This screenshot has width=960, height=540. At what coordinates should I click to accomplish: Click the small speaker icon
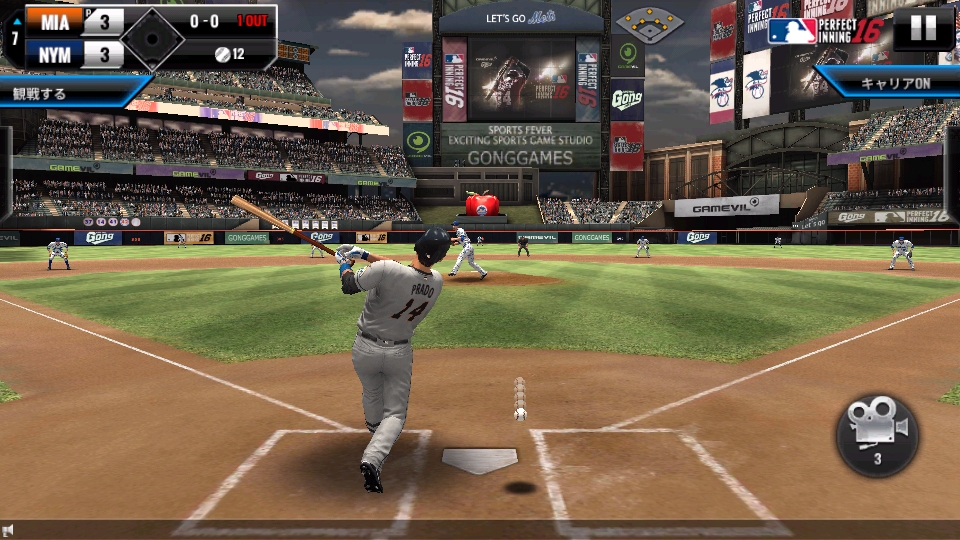tap(8, 530)
